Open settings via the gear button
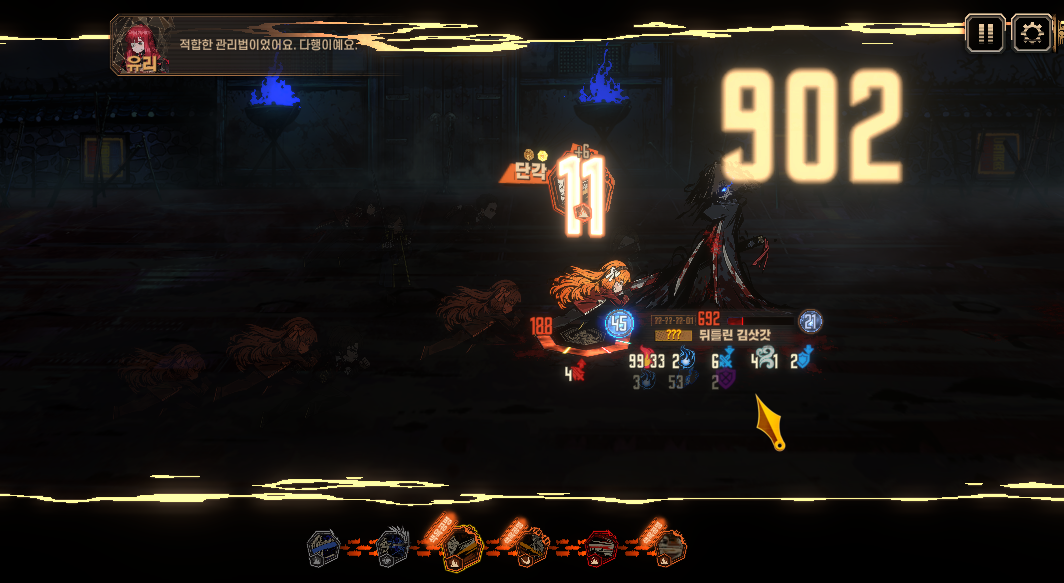Image resolution: width=1064 pixels, height=583 pixels. pyautogui.click(x=1032, y=33)
